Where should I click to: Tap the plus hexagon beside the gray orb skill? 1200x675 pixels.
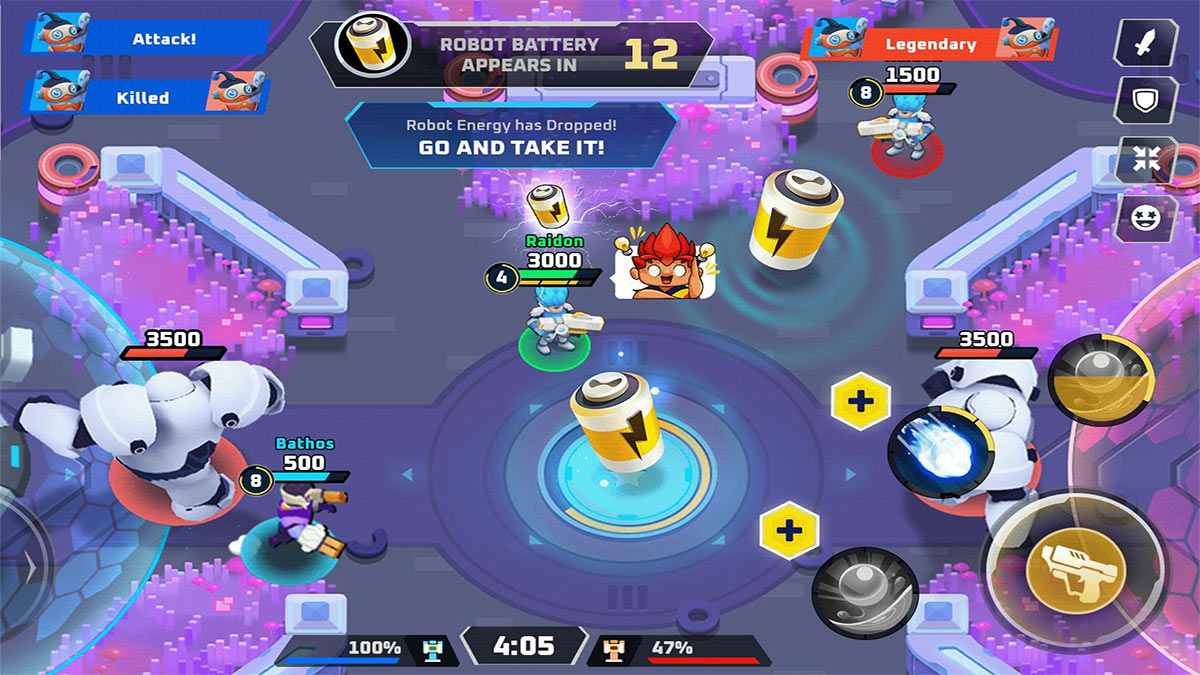[789, 530]
